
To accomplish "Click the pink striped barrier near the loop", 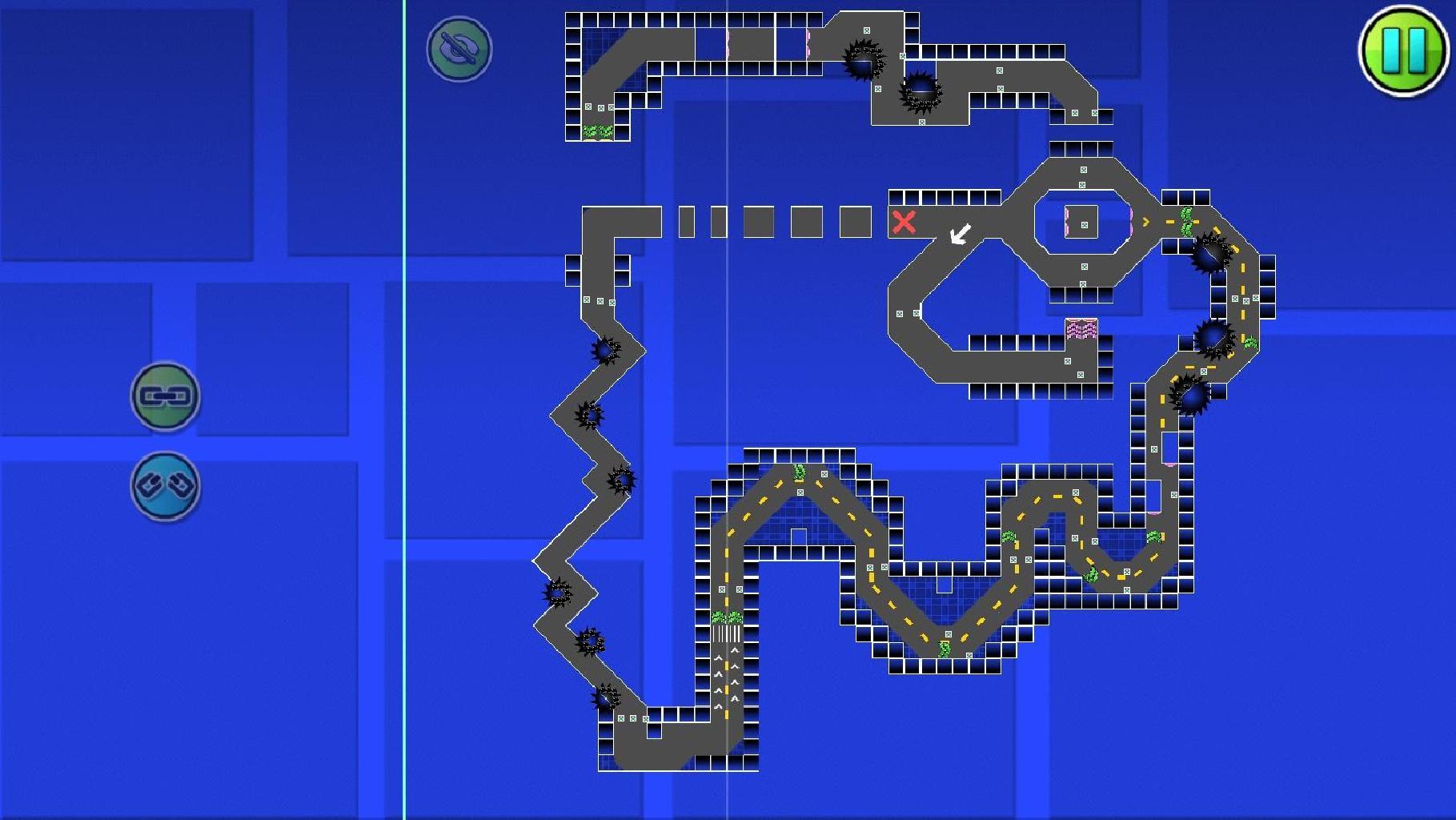I will (x=1082, y=328).
